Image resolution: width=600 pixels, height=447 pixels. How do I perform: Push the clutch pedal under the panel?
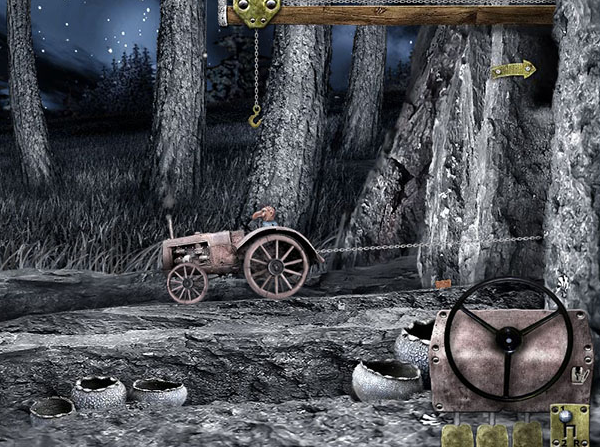[x=458, y=436]
